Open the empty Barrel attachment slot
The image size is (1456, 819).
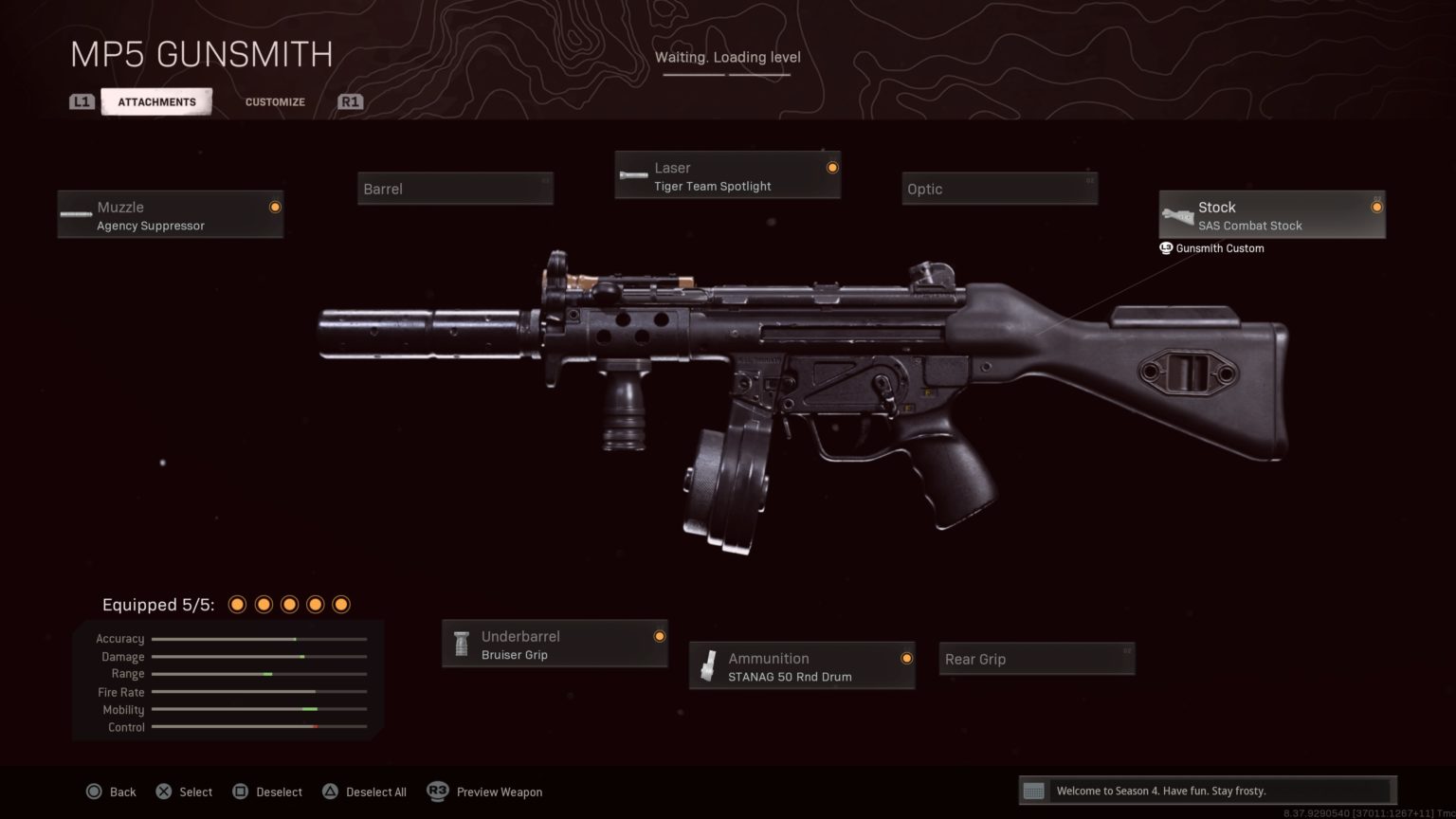[455, 188]
